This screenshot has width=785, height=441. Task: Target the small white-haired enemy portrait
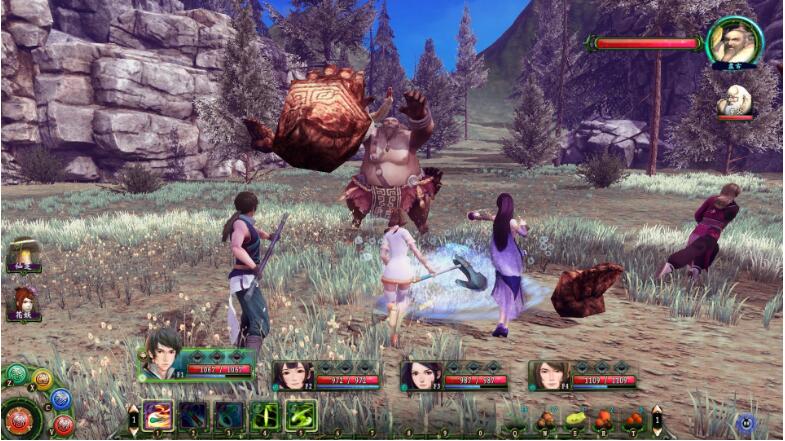pyautogui.click(x=734, y=100)
